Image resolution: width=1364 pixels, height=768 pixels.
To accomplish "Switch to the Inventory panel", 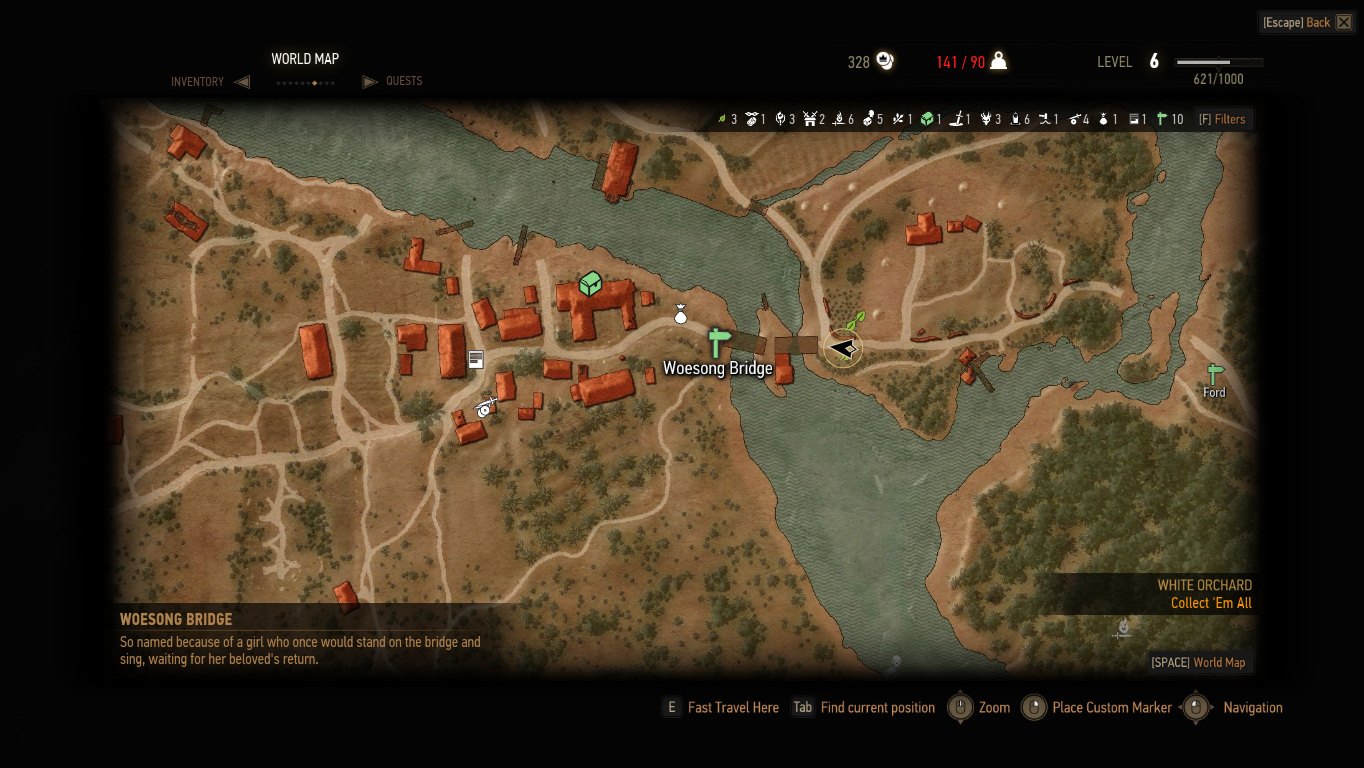I will 198,82.
